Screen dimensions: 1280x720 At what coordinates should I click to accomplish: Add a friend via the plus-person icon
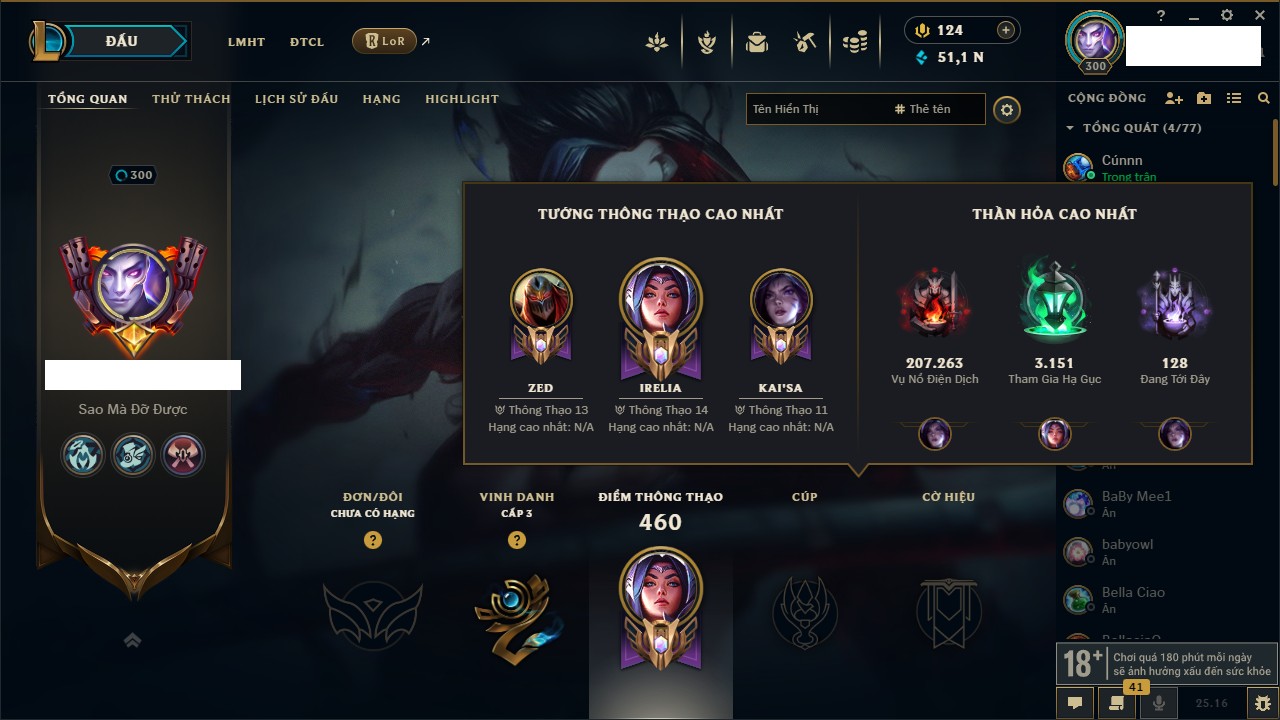pyautogui.click(x=1174, y=99)
